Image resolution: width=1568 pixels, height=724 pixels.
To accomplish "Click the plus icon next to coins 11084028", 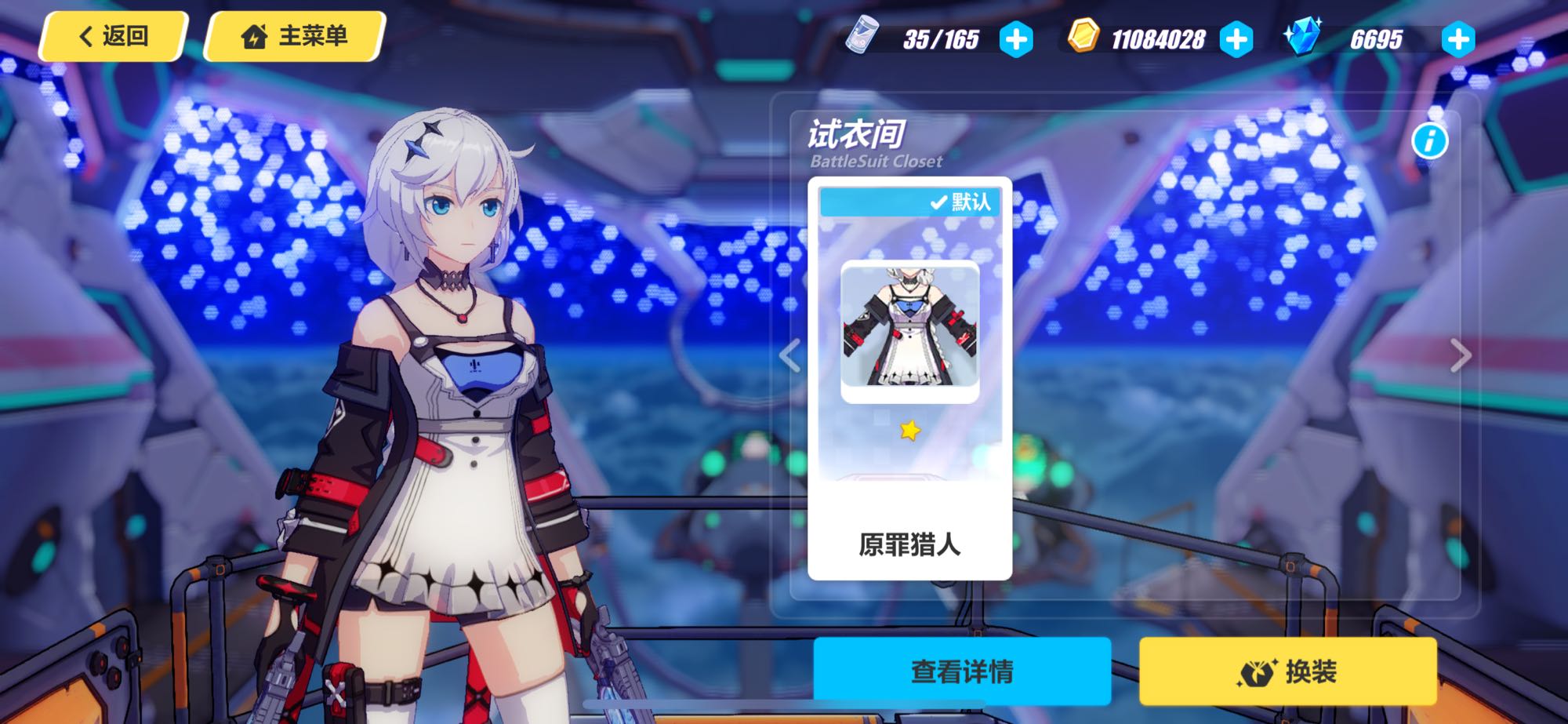I will pyautogui.click(x=1236, y=38).
